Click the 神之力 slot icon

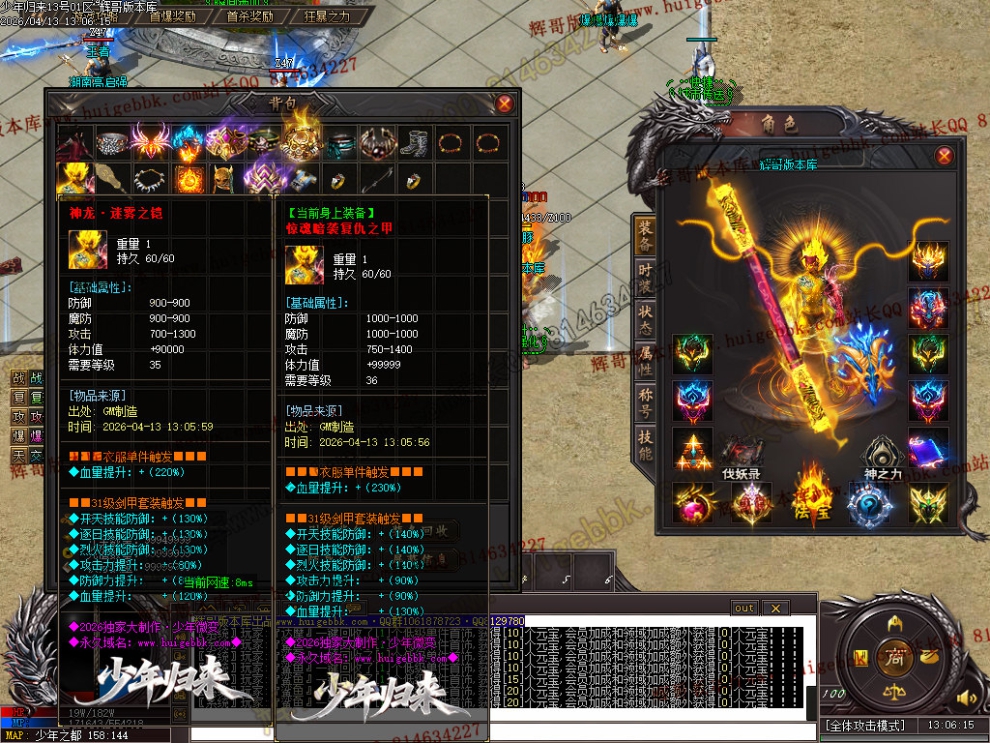pyautogui.click(x=883, y=451)
